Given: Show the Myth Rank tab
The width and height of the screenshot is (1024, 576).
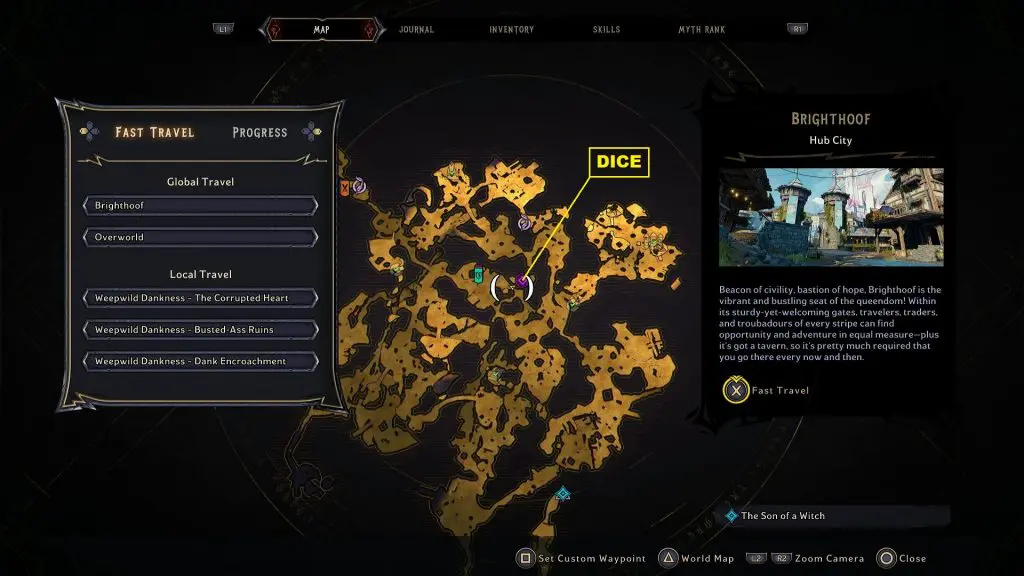Looking at the screenshot, I should coord(701,30).
